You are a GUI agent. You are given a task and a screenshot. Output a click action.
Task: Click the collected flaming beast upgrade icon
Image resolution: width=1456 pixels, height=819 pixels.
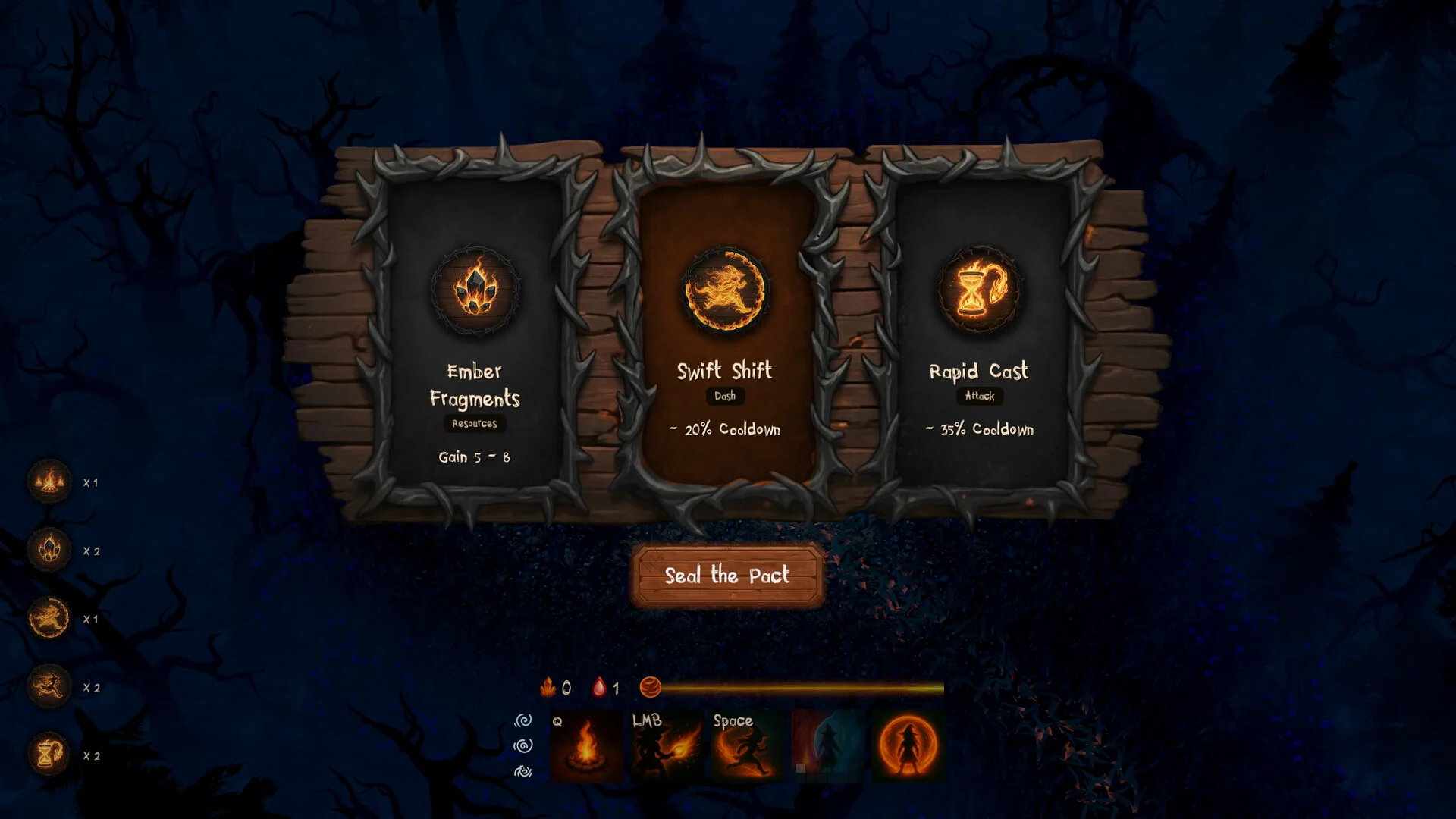[x=49, y=617]
